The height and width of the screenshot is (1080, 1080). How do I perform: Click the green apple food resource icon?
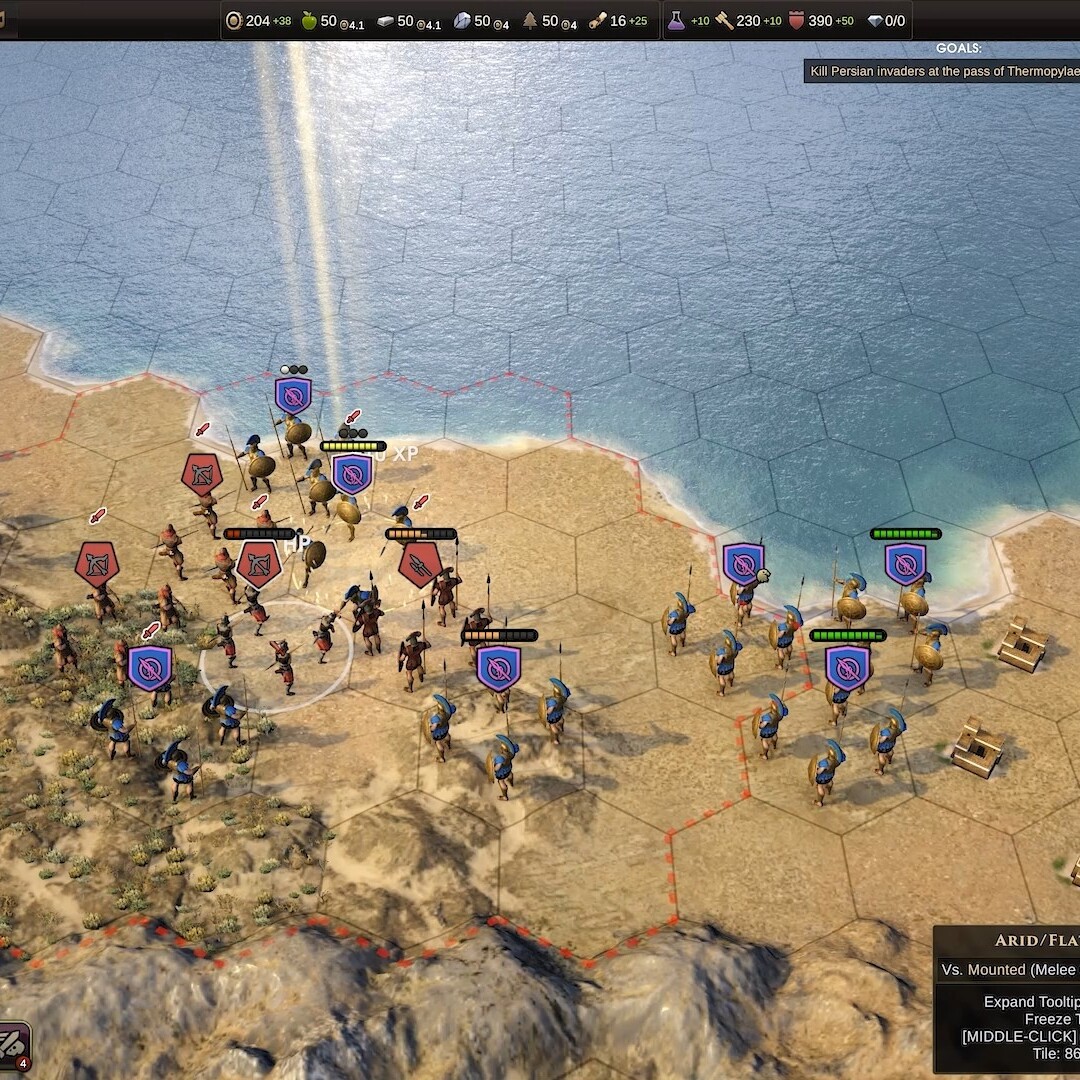pyautogui.click(x=309, y=21)
